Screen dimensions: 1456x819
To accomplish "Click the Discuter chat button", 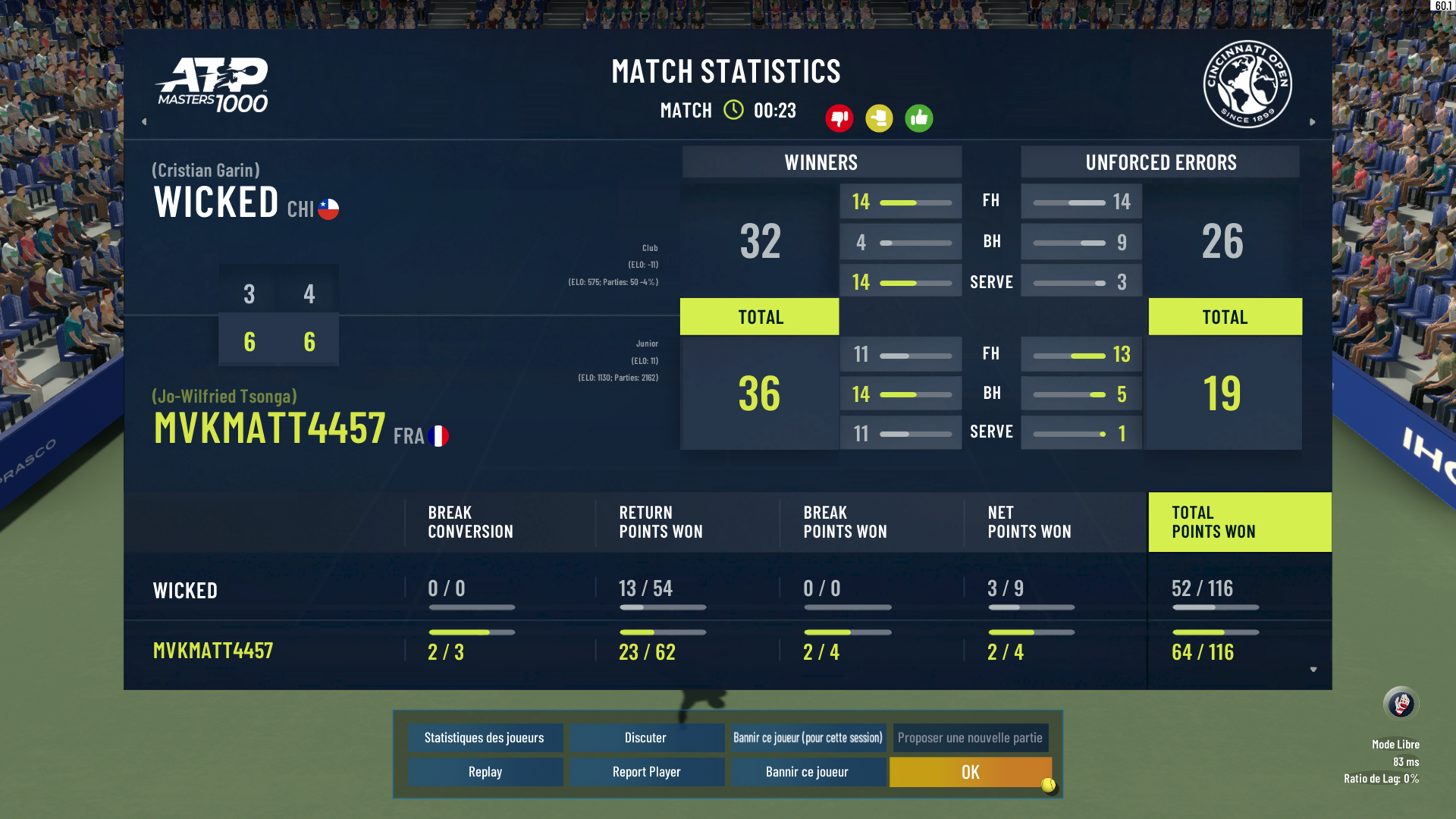I will (x=645, y=738).
